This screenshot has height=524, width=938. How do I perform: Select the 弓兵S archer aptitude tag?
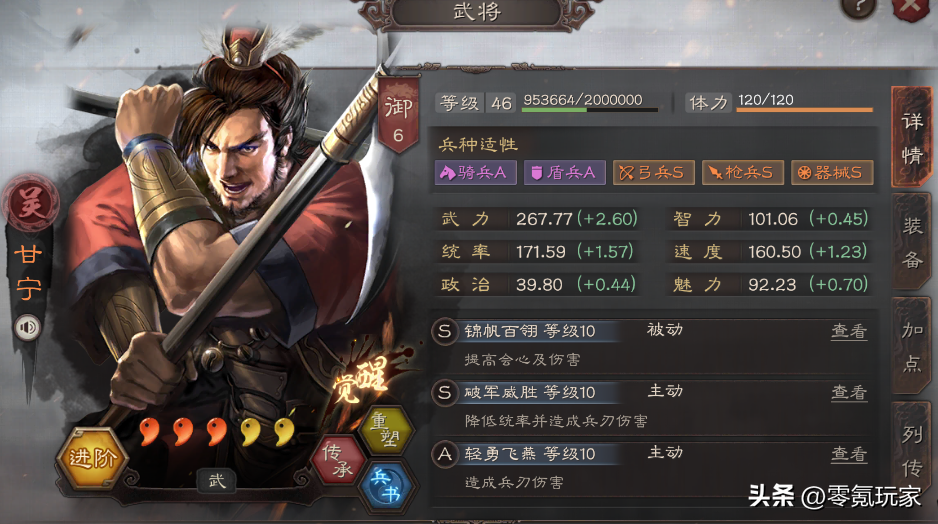pos(653,173)
